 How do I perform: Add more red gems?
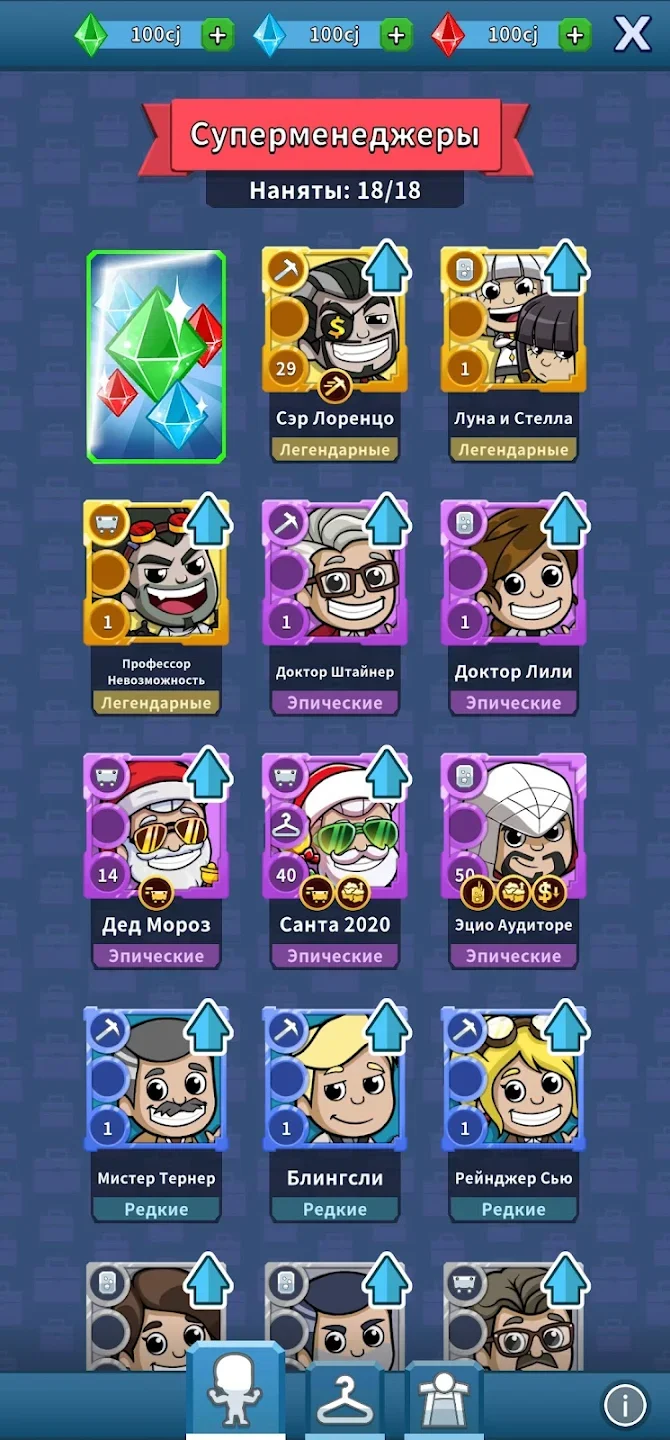click(x=574, y=36)
